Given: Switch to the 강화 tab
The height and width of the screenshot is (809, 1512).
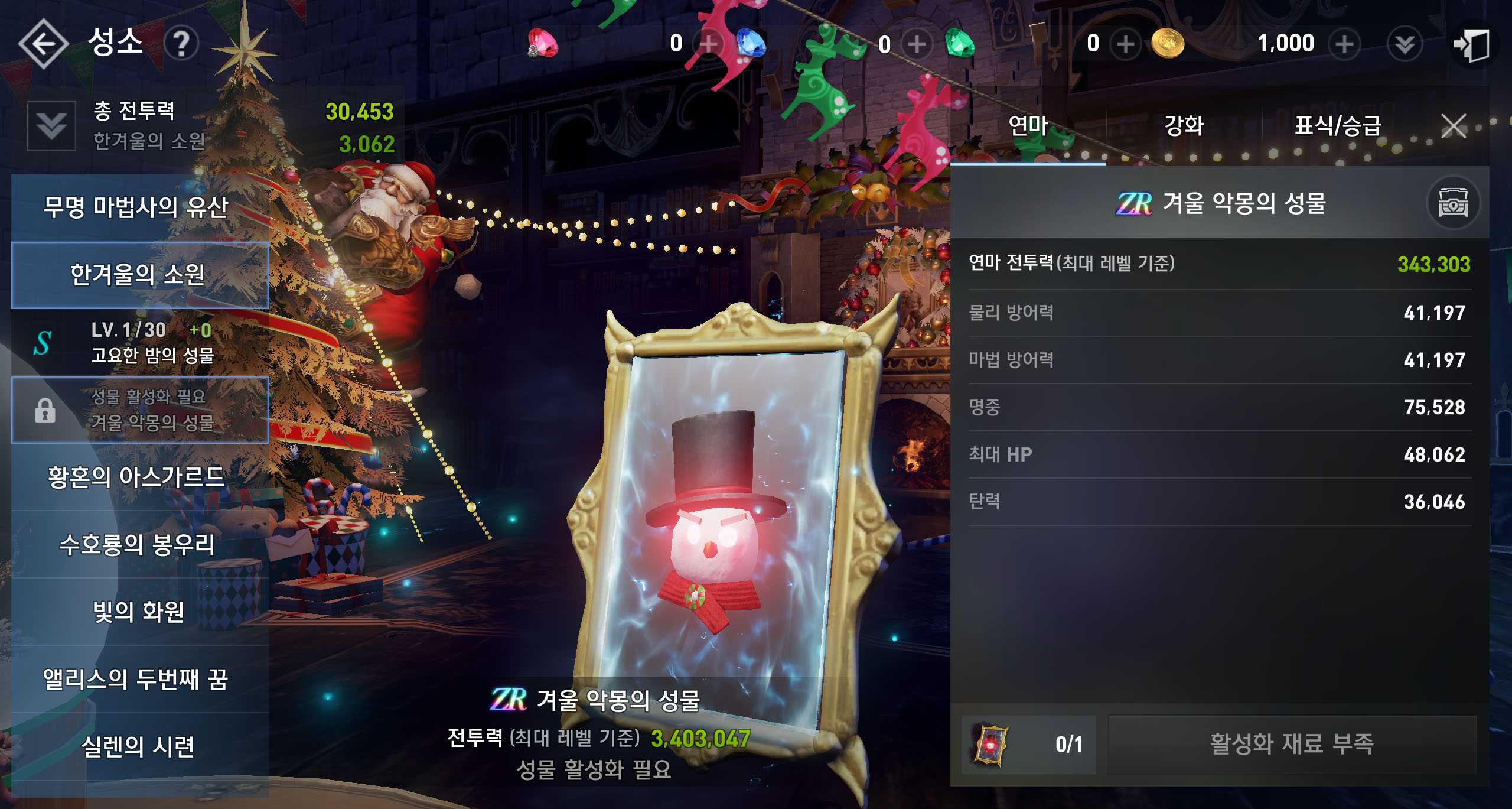Looking at the screenshot, I should 1184,126.
